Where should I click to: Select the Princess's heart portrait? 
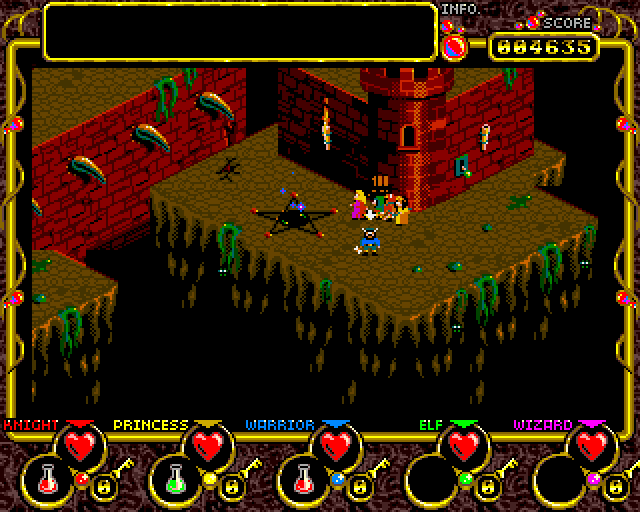click(208, 445)
